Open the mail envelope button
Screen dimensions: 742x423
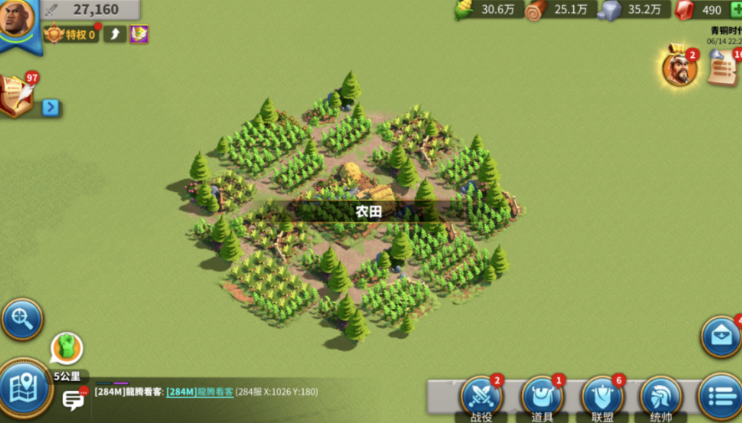click(x=721, y=337)
